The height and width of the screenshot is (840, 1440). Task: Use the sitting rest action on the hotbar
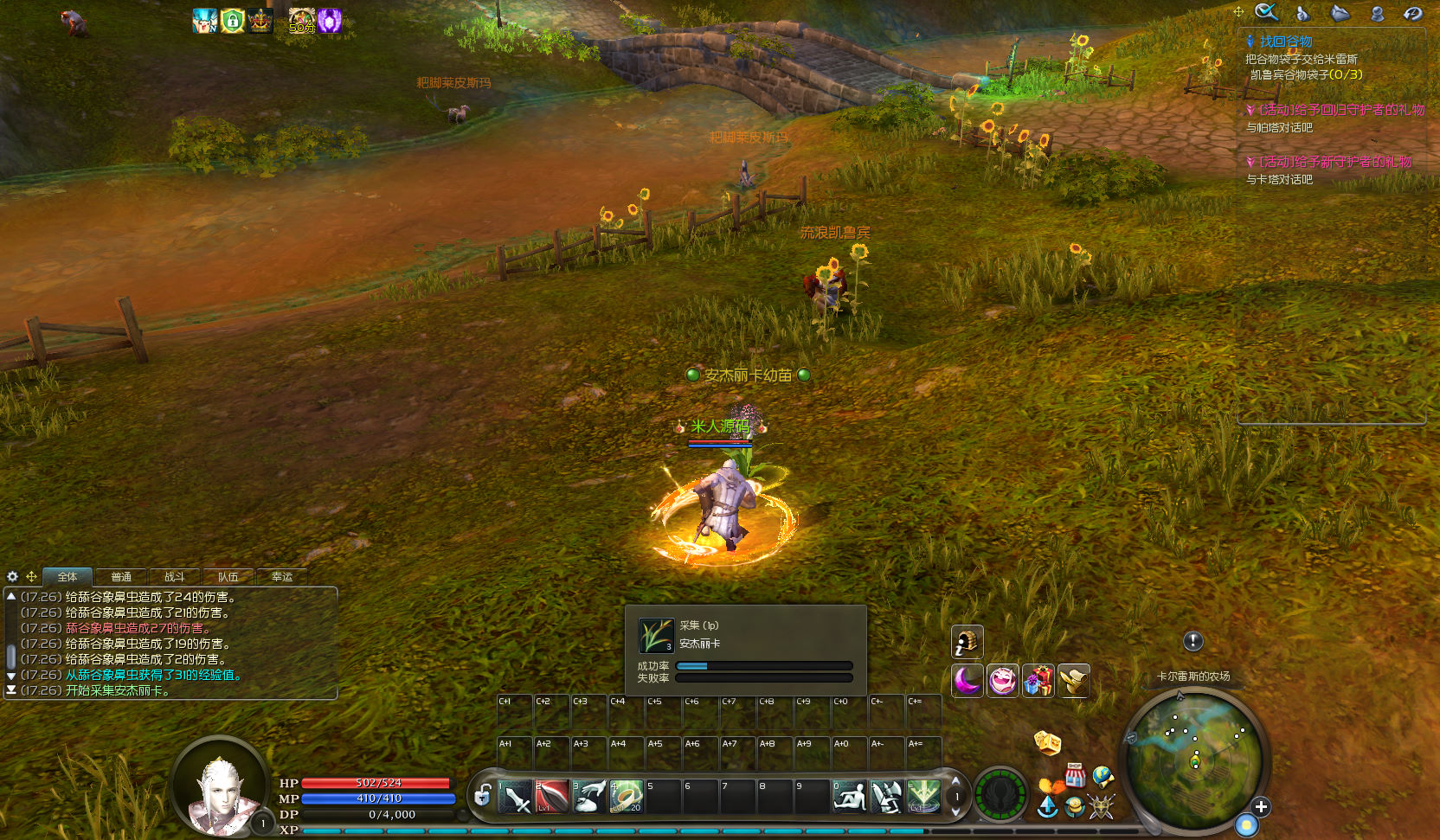click(849, 797)
